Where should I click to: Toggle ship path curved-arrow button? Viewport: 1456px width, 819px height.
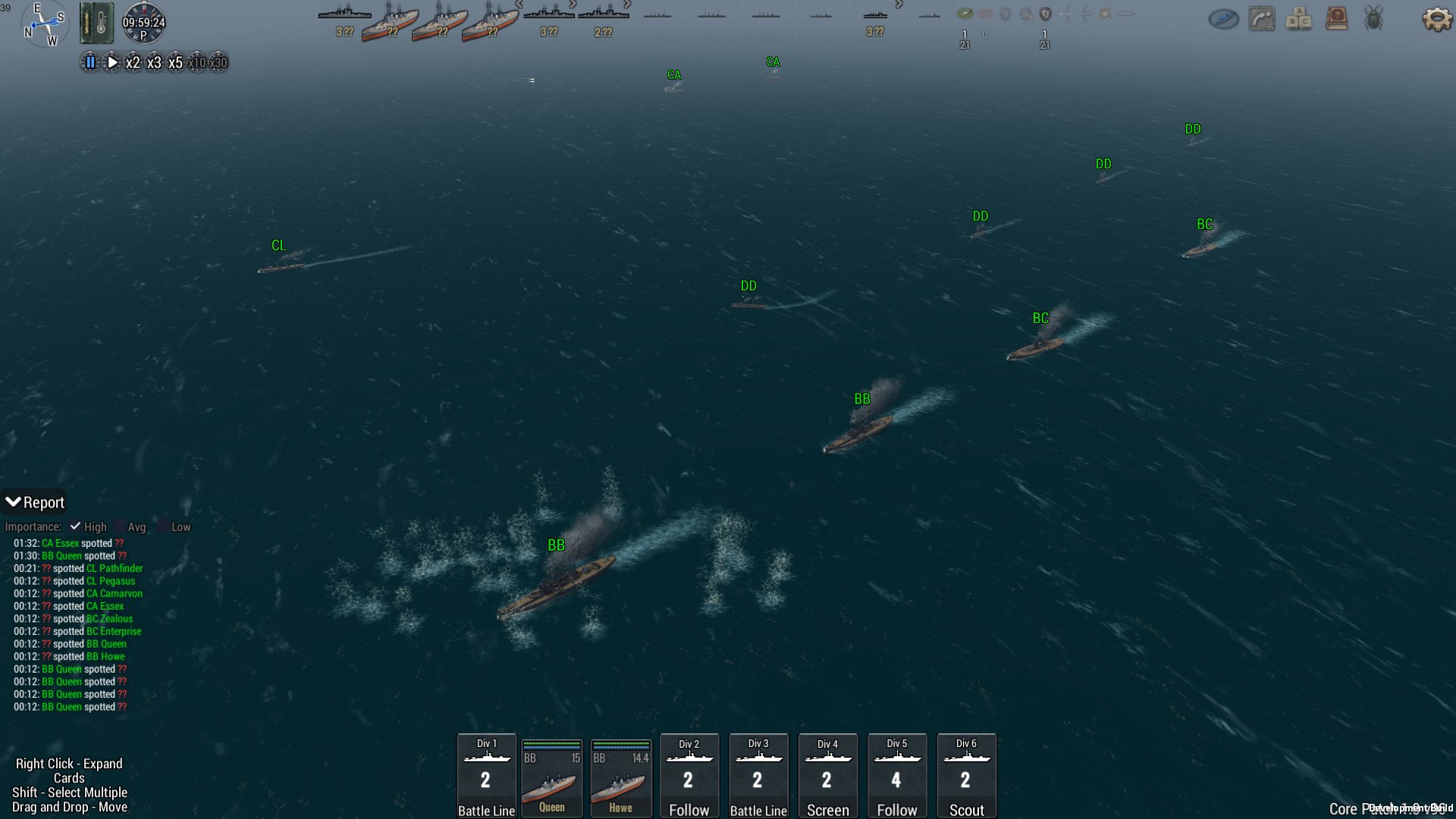point(1262,19)
